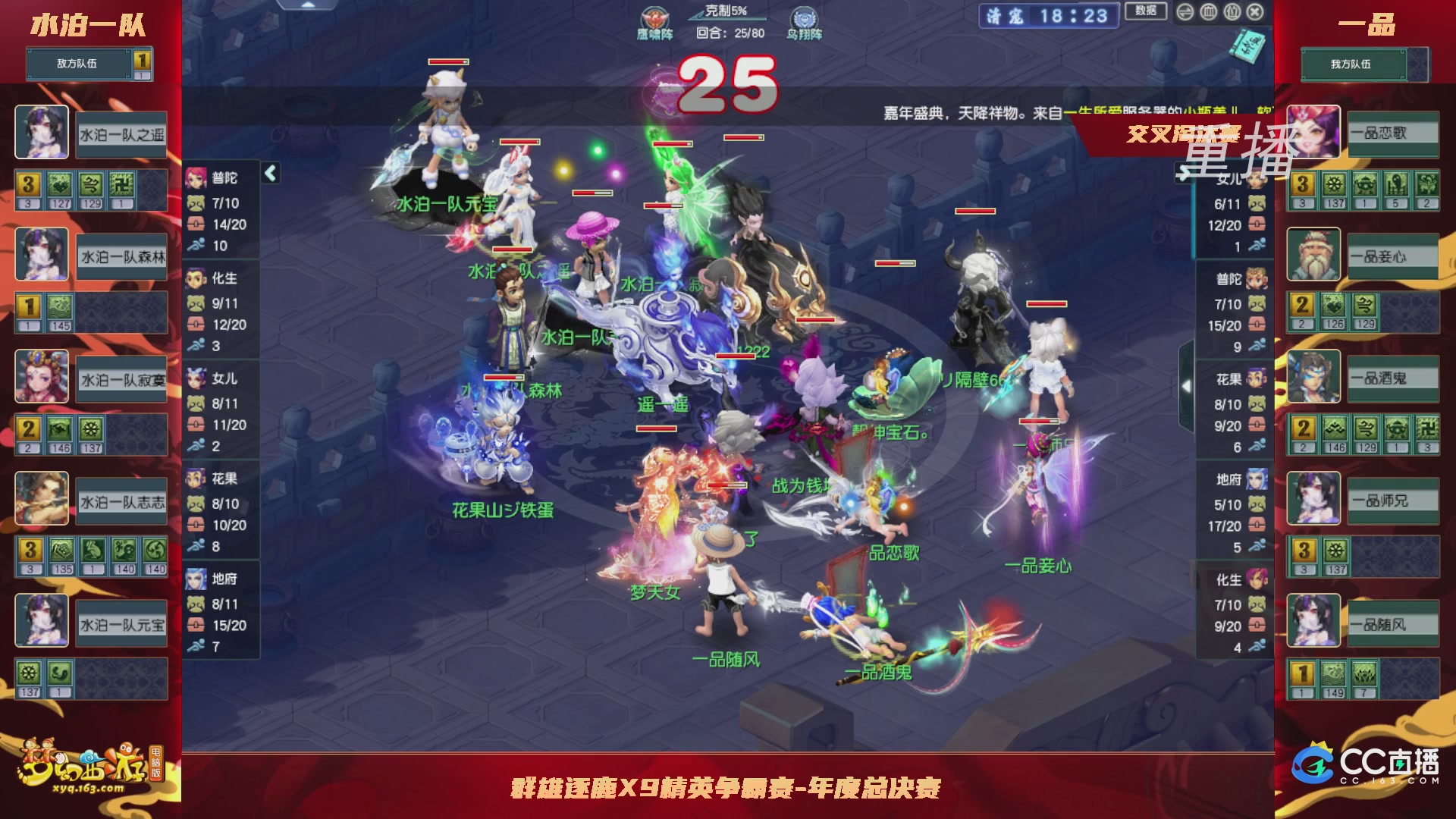Open the grid-style circular icon near 数据
Screen dimensions: 1456x819
click(x=1209, y=12)
